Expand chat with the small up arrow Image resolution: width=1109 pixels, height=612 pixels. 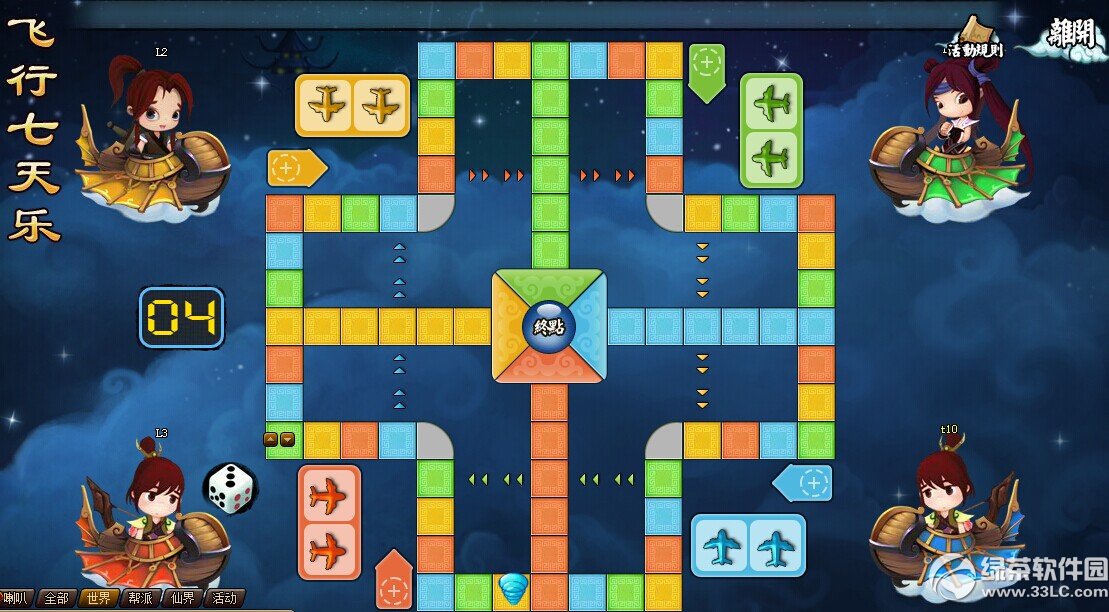[x=271, y=439]
